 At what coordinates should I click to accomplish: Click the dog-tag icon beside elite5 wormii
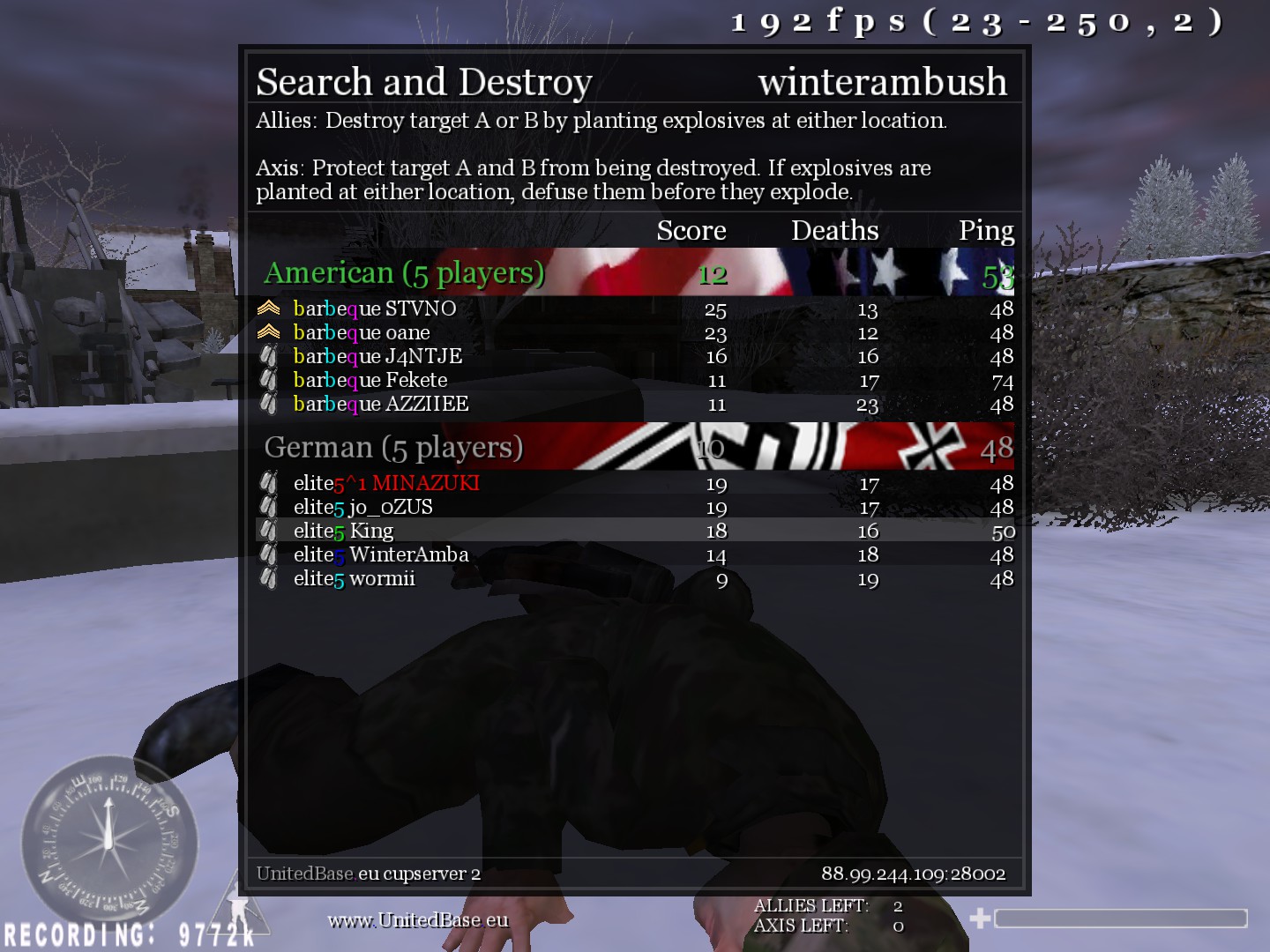tap(269, 578)
